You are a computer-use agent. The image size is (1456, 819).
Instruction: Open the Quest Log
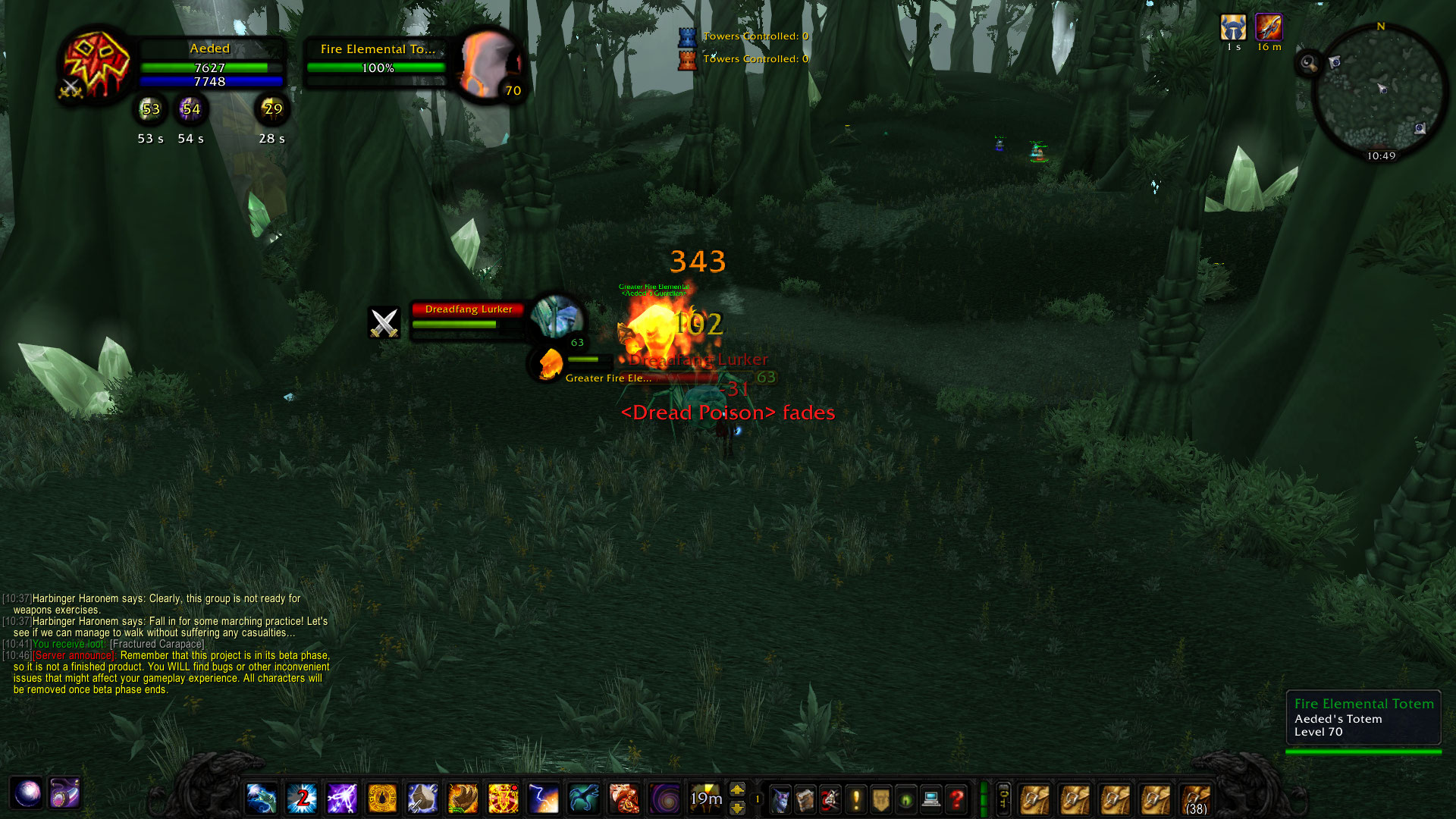[854, 799]
